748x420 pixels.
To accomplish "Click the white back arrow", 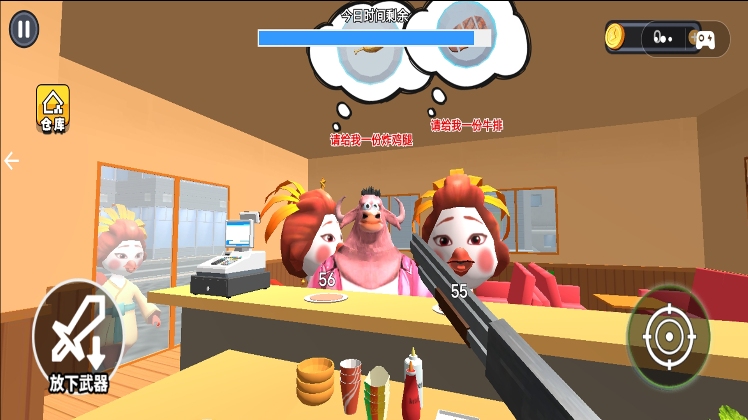I will point(12,161).
